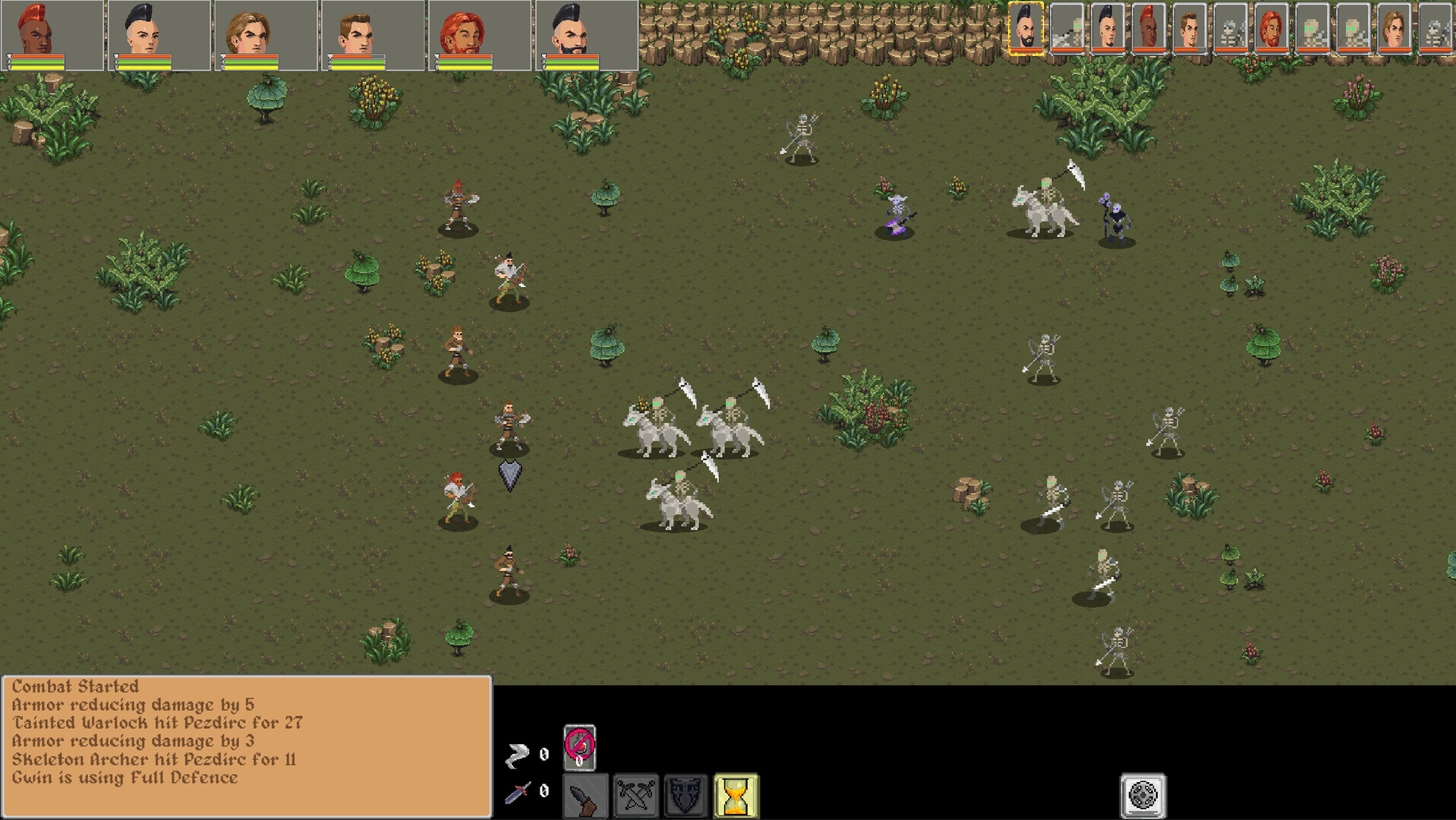Image resolution: width=1456 pixels, height=820 pixels.
Task: Click the Gwin is using Full Defence message
Action: click(x=123, y=777)
